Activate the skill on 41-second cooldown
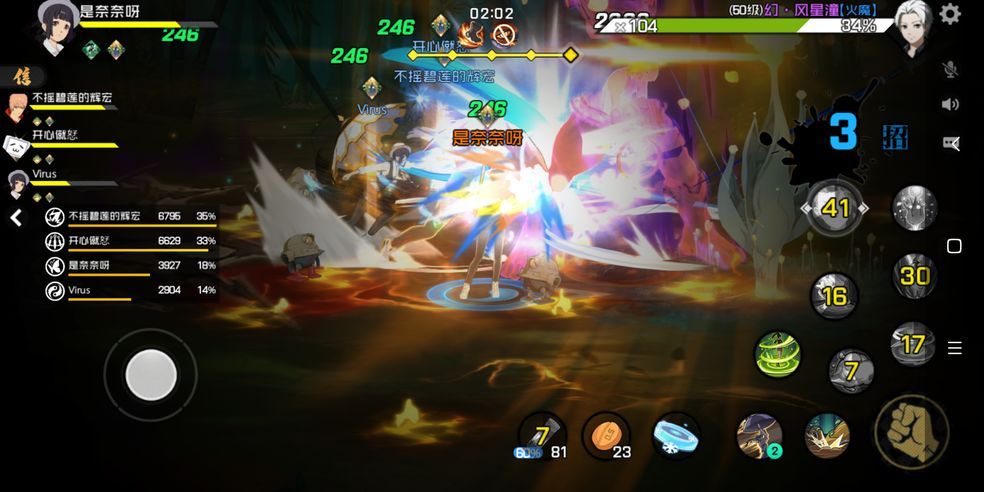Viewport: 984px width, 492px height. point(835,208)
